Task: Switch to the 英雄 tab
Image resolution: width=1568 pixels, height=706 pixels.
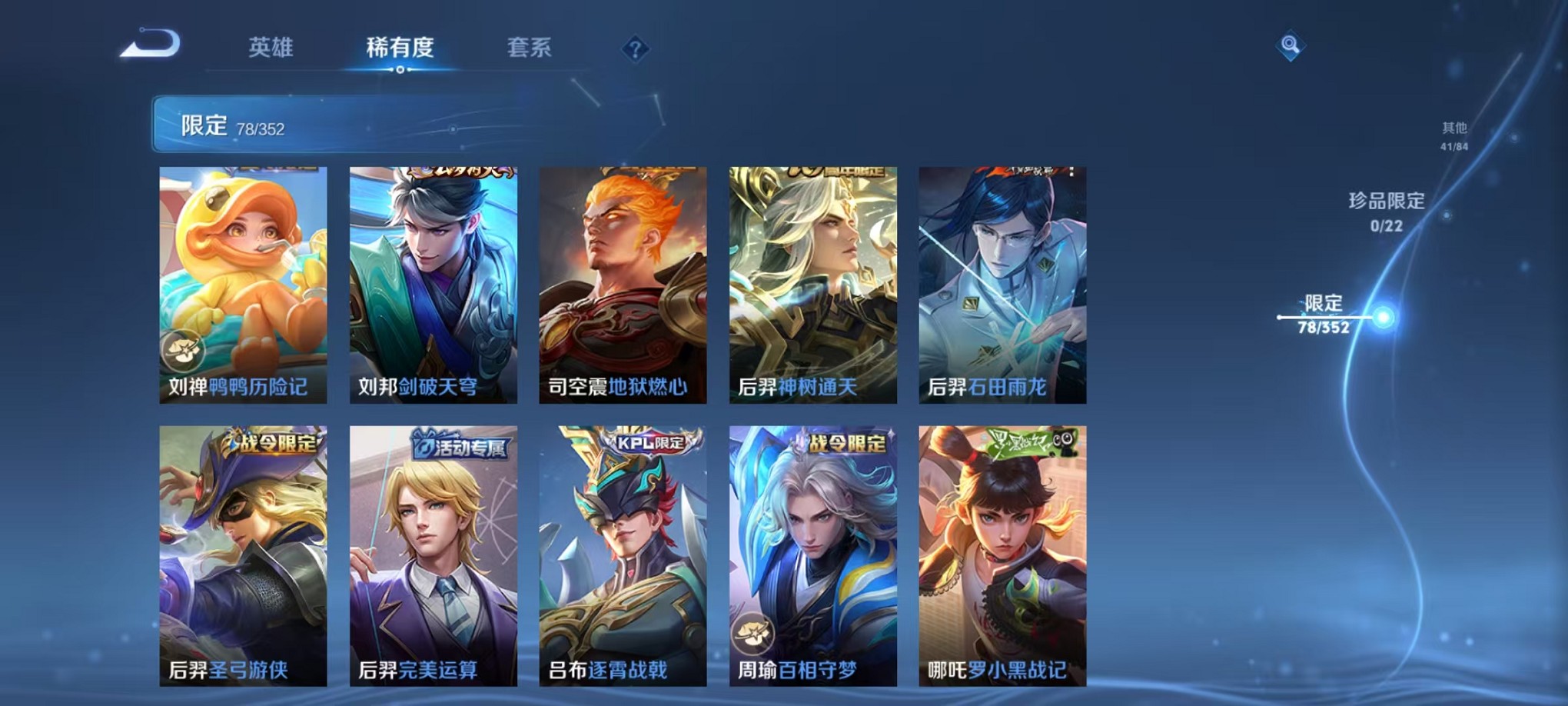Action: click(x=272, y=48)
